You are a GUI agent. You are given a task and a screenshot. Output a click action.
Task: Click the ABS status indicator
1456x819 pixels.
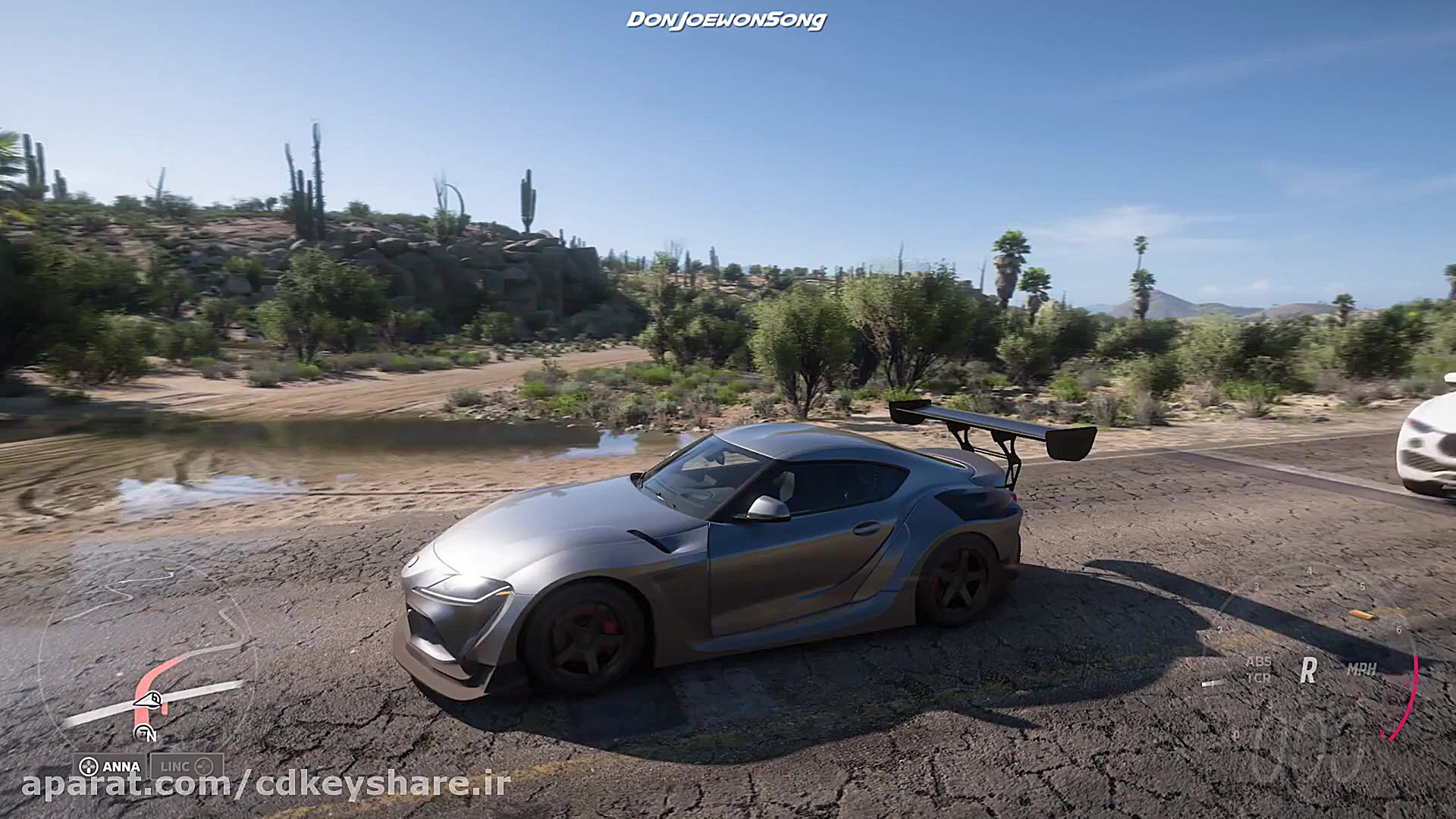[x=1260, y=663]
